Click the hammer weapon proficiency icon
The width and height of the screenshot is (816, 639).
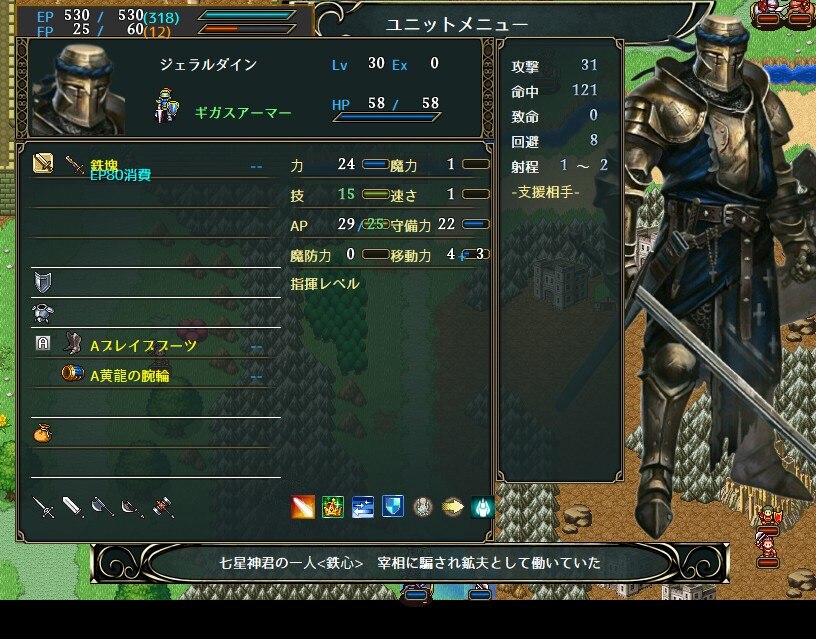pos(163,507)
